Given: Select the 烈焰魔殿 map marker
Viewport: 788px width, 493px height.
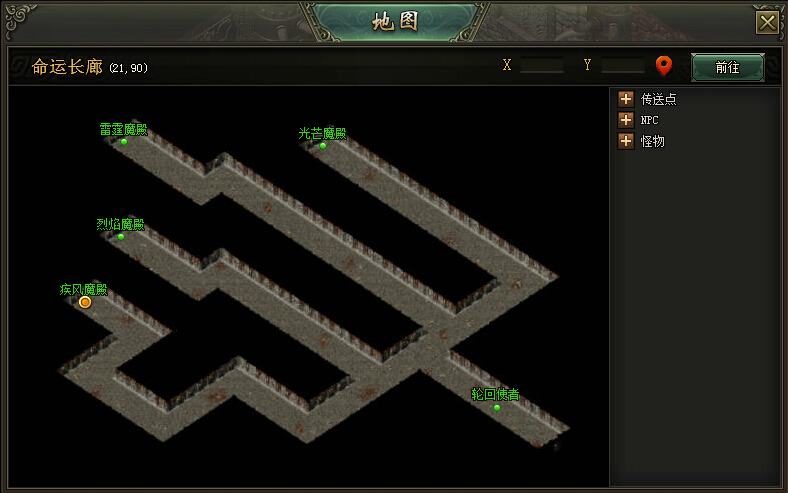Looking at the screenshot, I should click(121, 237).
